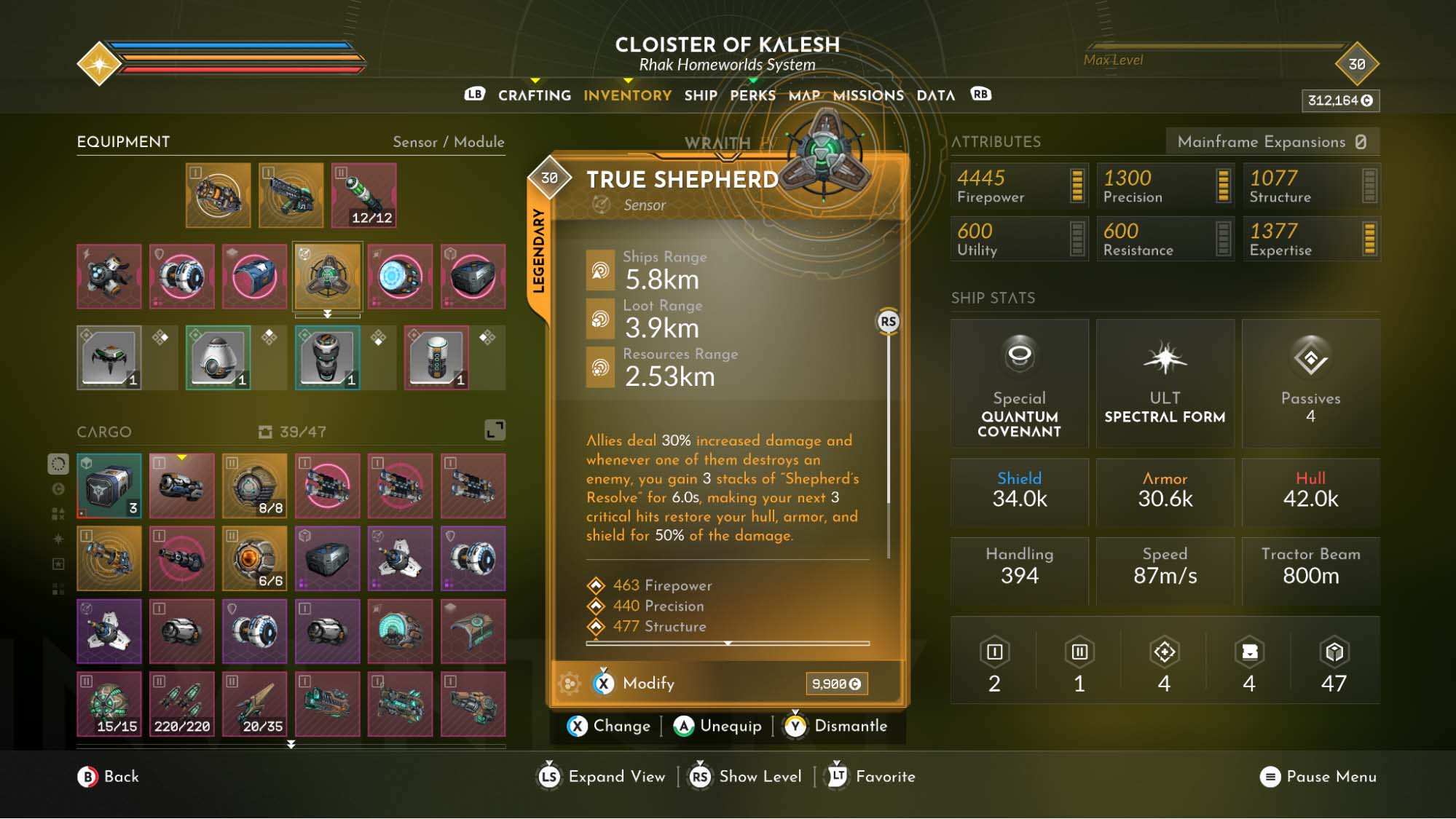Open the Ship tab
Screen dimensions: 1456x819
(700, 95)
